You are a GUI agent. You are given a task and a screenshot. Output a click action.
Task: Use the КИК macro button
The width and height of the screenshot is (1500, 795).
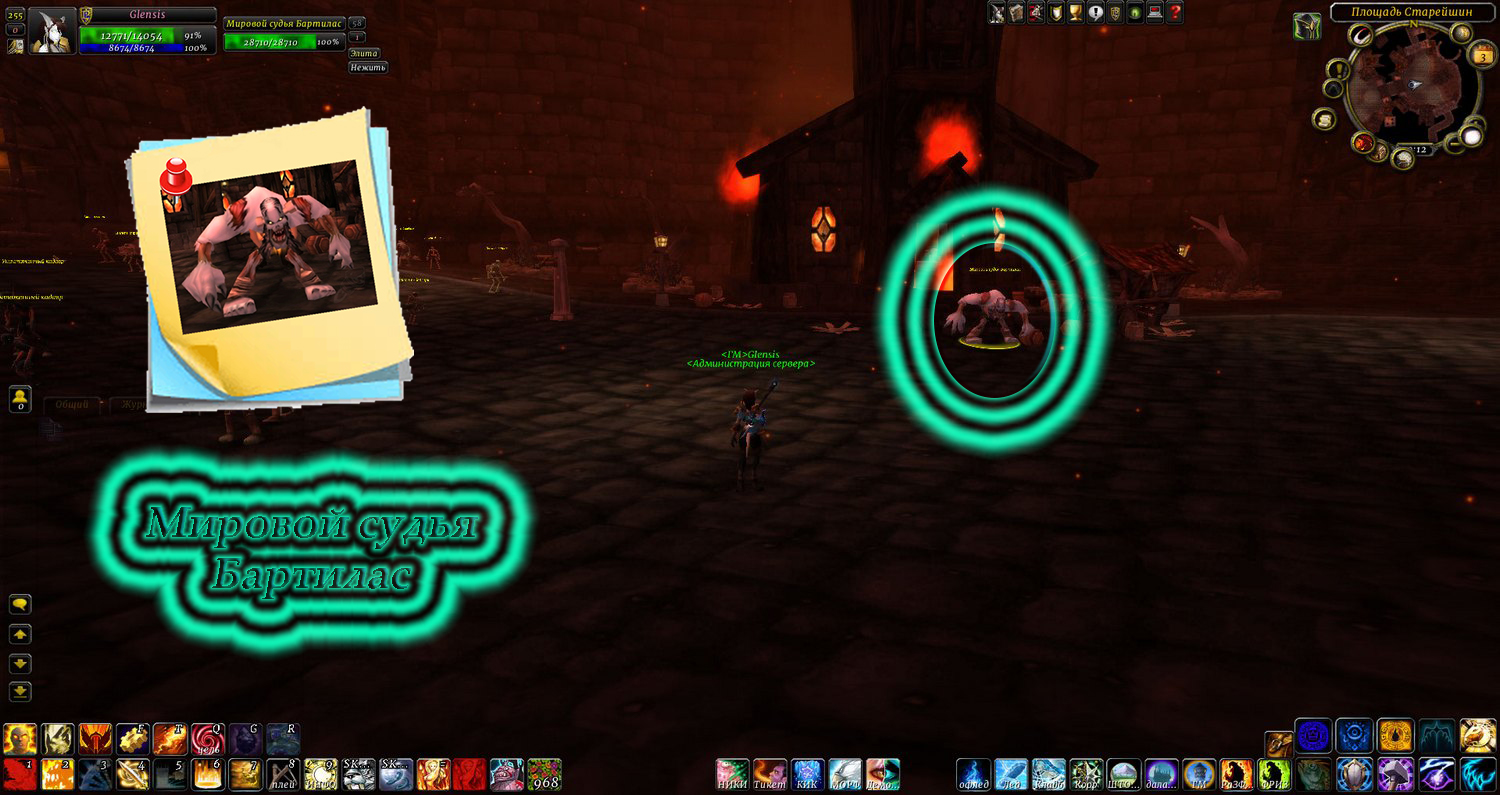pos(807,774)
